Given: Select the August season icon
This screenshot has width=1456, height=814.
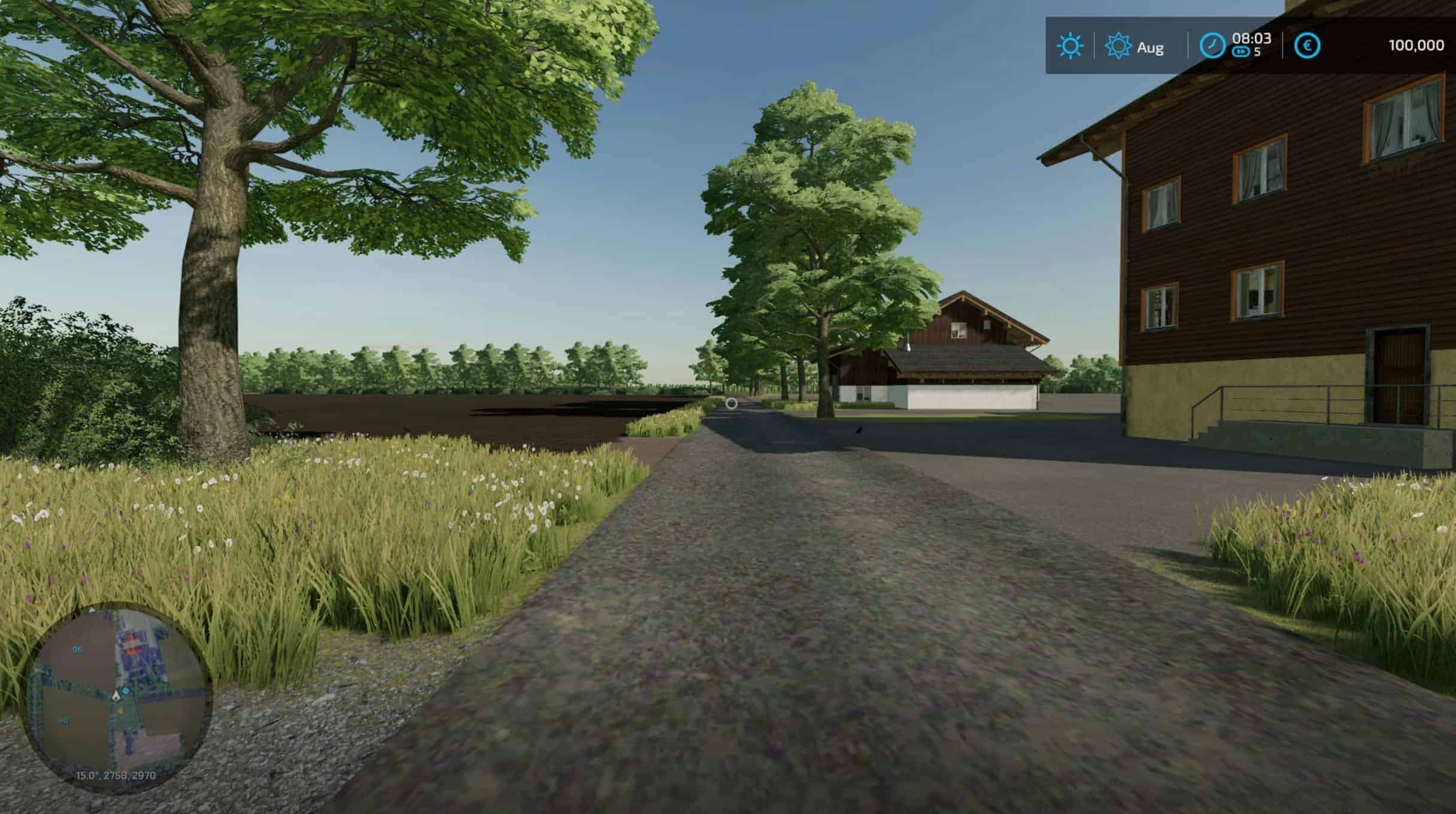Looking at the screenshot, I should [1117, 46].
